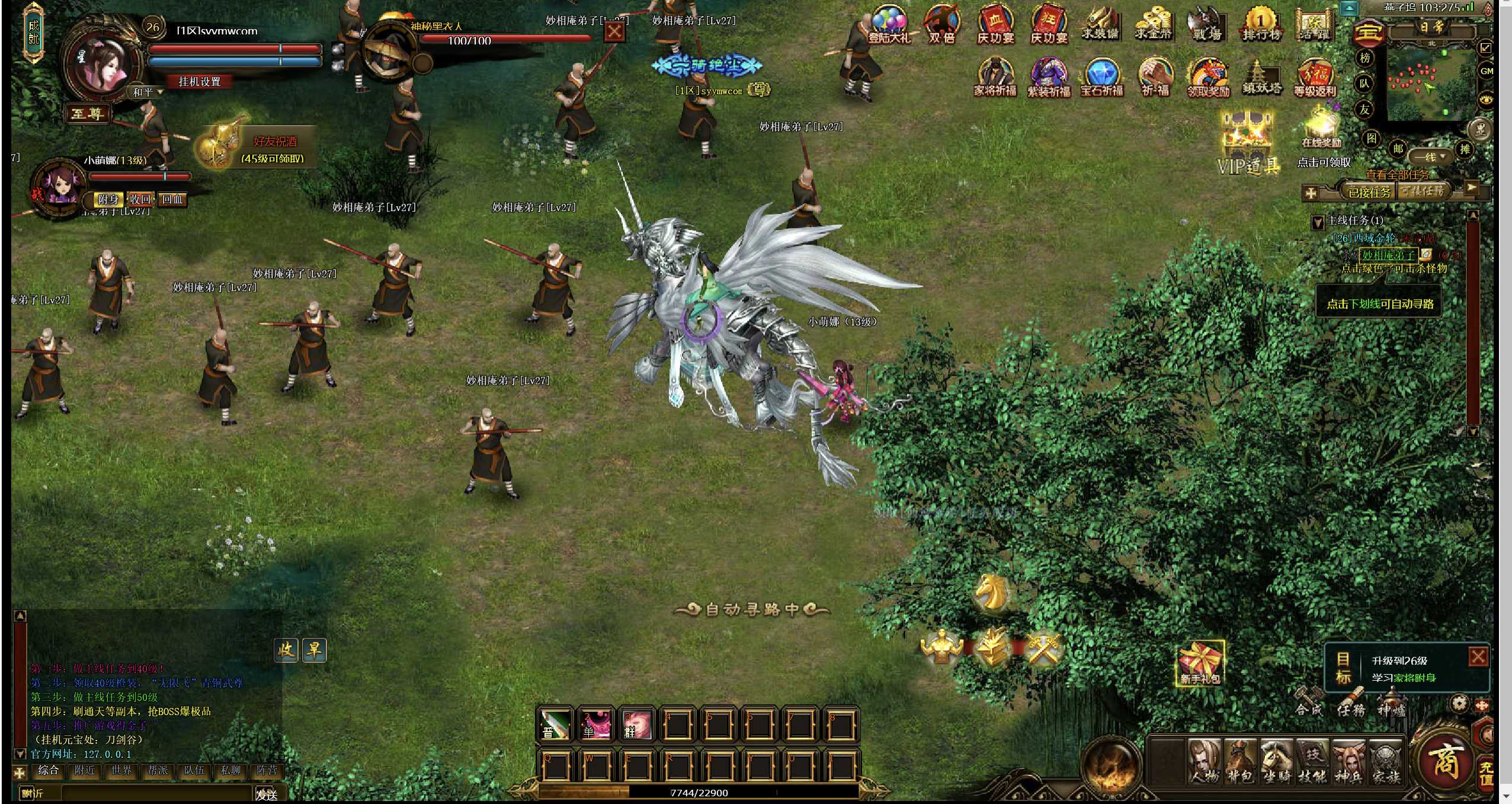Open the 一线 channel line dropdown
Image resolution: width=1512 pixels, height=804 pixels.
click(1430, 157)
